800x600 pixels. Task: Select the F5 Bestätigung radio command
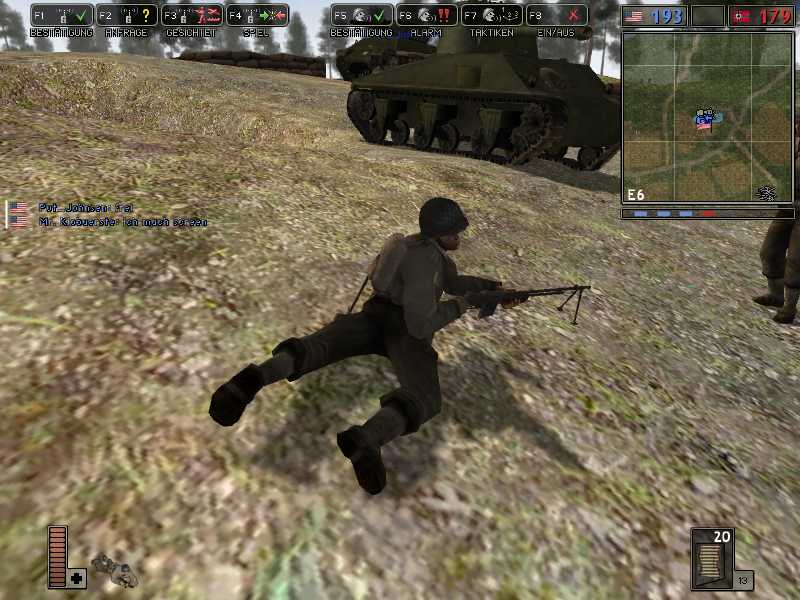coord(361,16)
